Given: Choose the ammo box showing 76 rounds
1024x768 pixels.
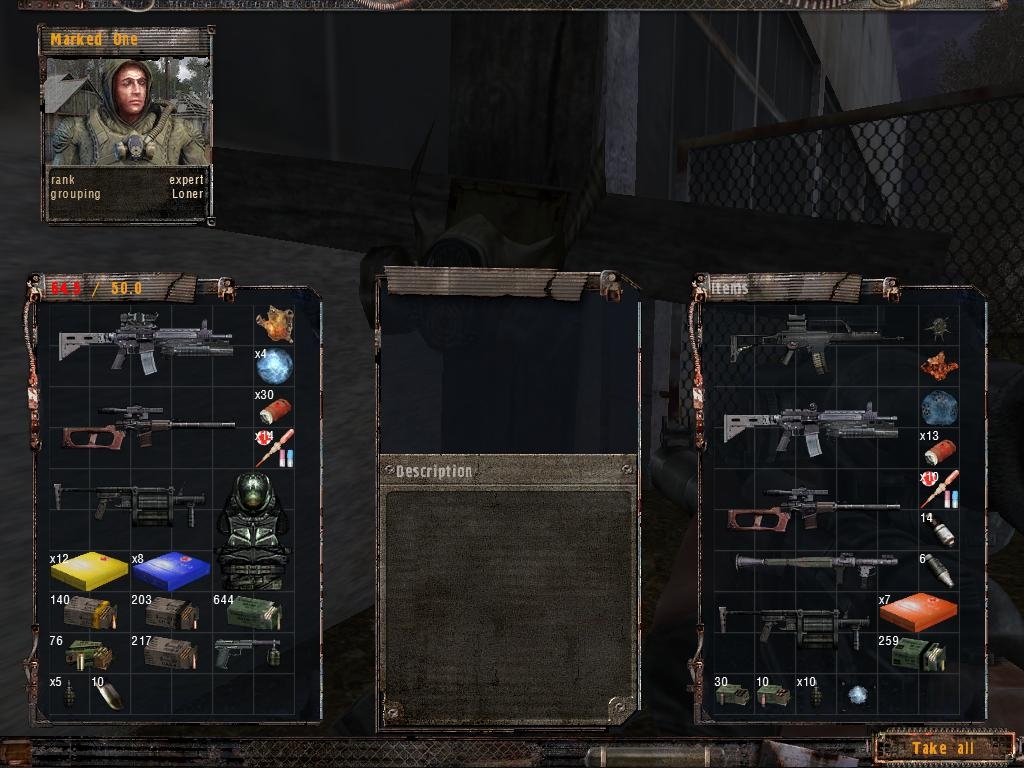Looking at the screenshot, I should (x=88, y=654).
